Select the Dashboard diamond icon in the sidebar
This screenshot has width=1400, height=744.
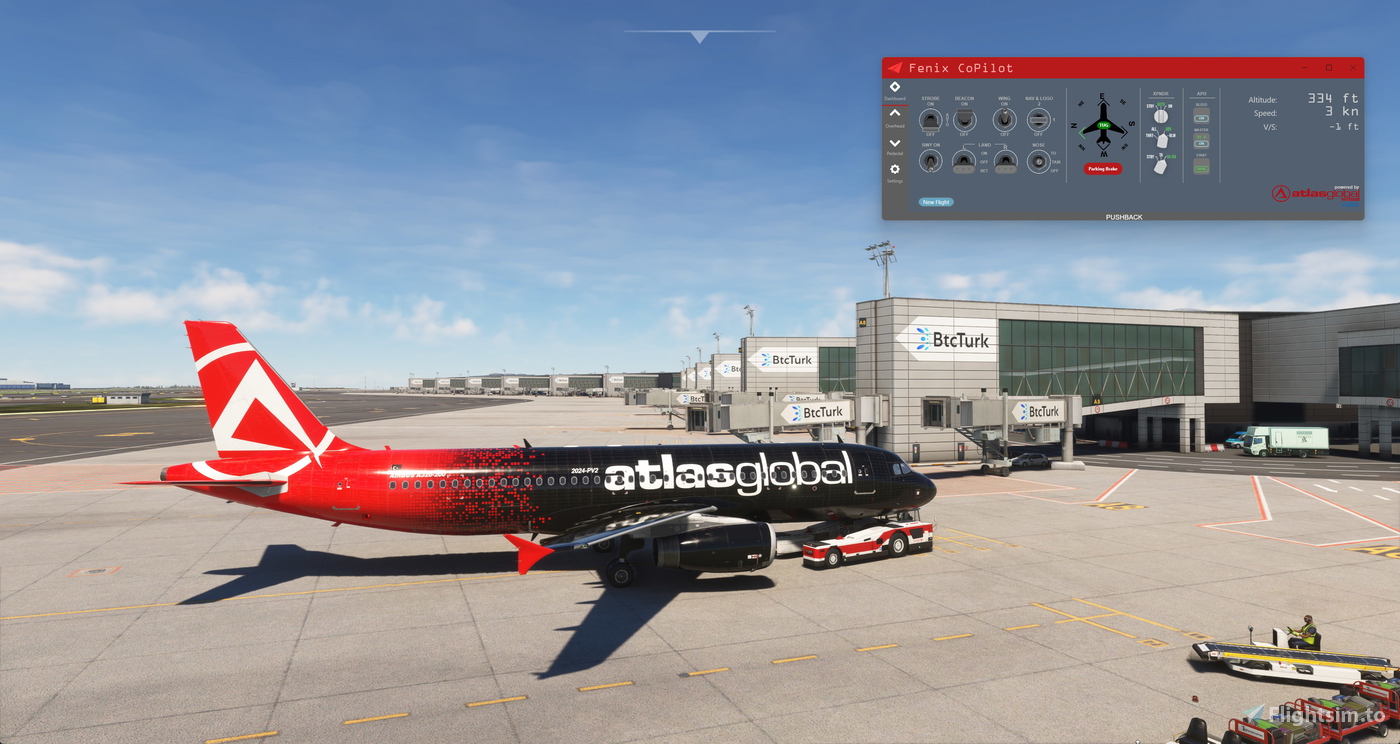click(x=894, y=86)
